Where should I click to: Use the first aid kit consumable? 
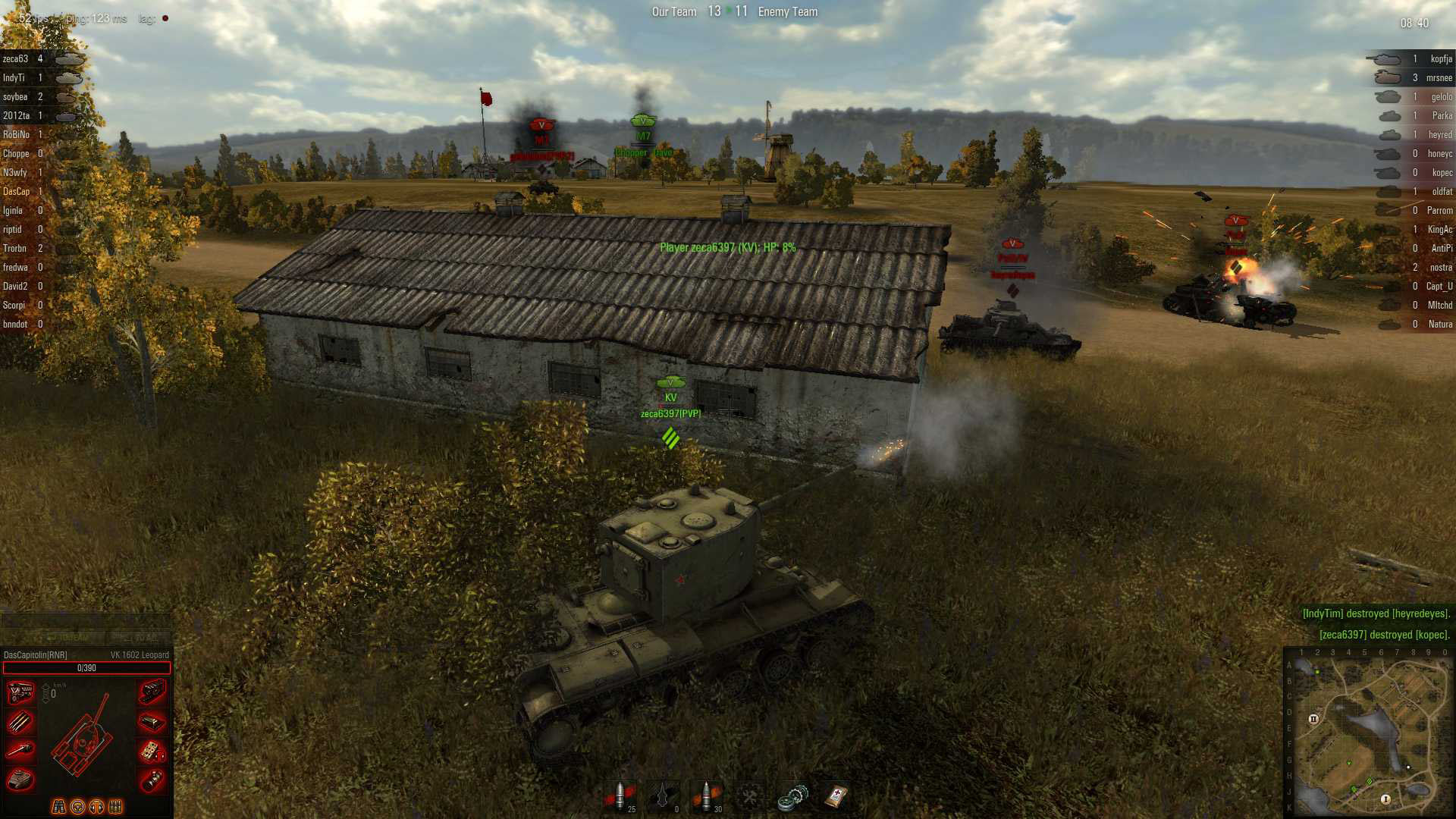tap(836, 796)
